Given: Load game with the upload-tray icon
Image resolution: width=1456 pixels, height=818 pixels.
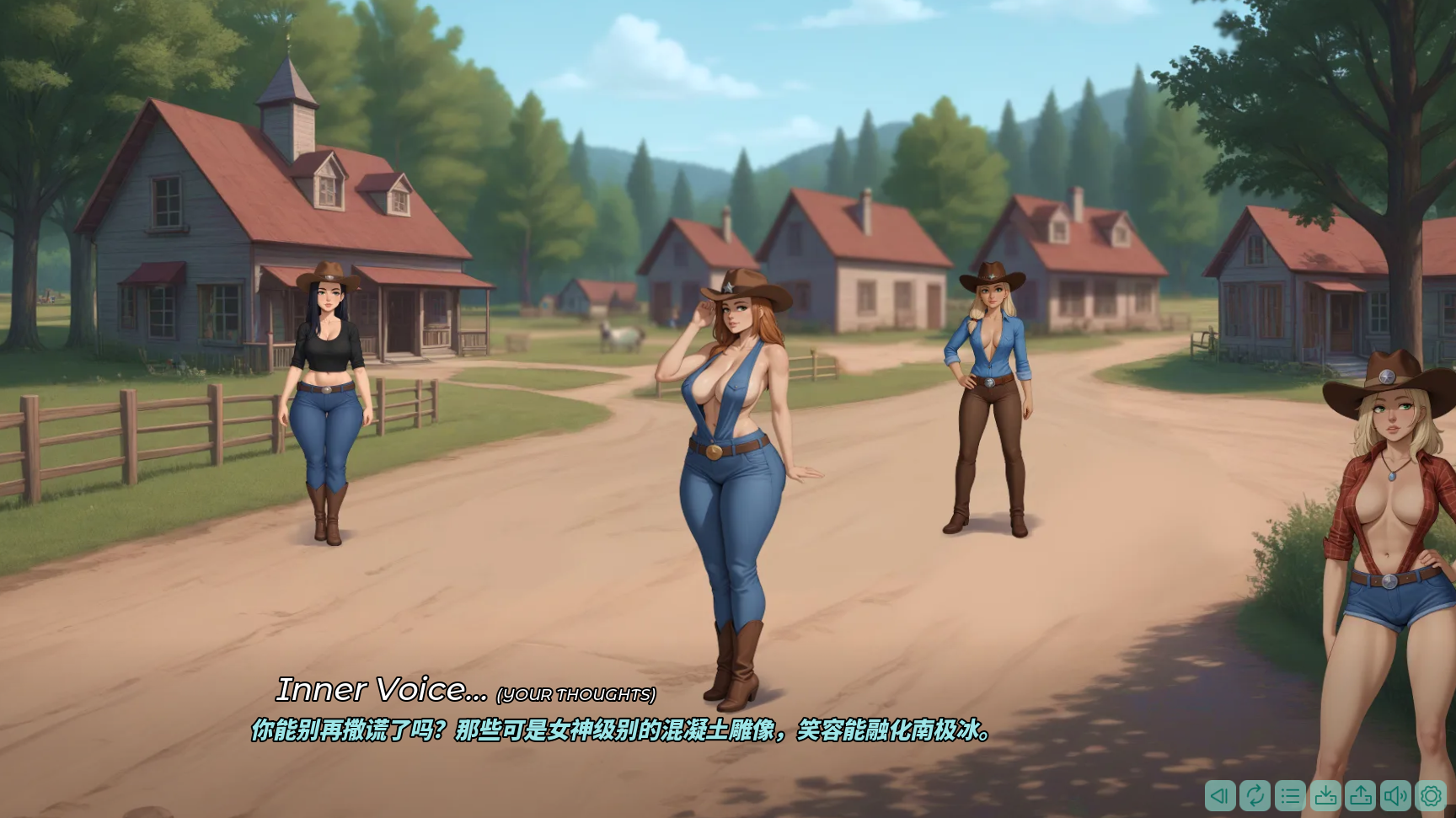Looking at the screenshot, I should click(1361, 795).
